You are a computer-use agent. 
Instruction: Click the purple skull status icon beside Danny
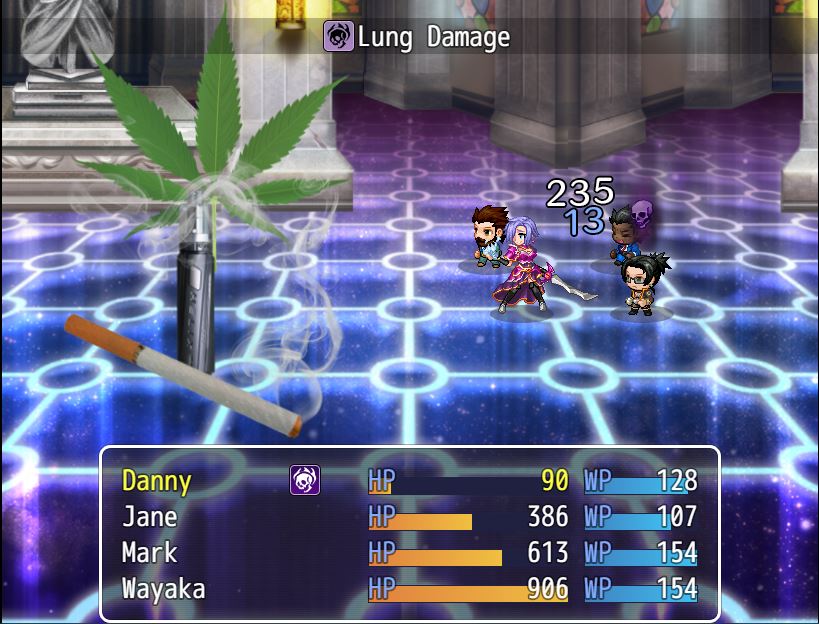click(x=305, y=481)
